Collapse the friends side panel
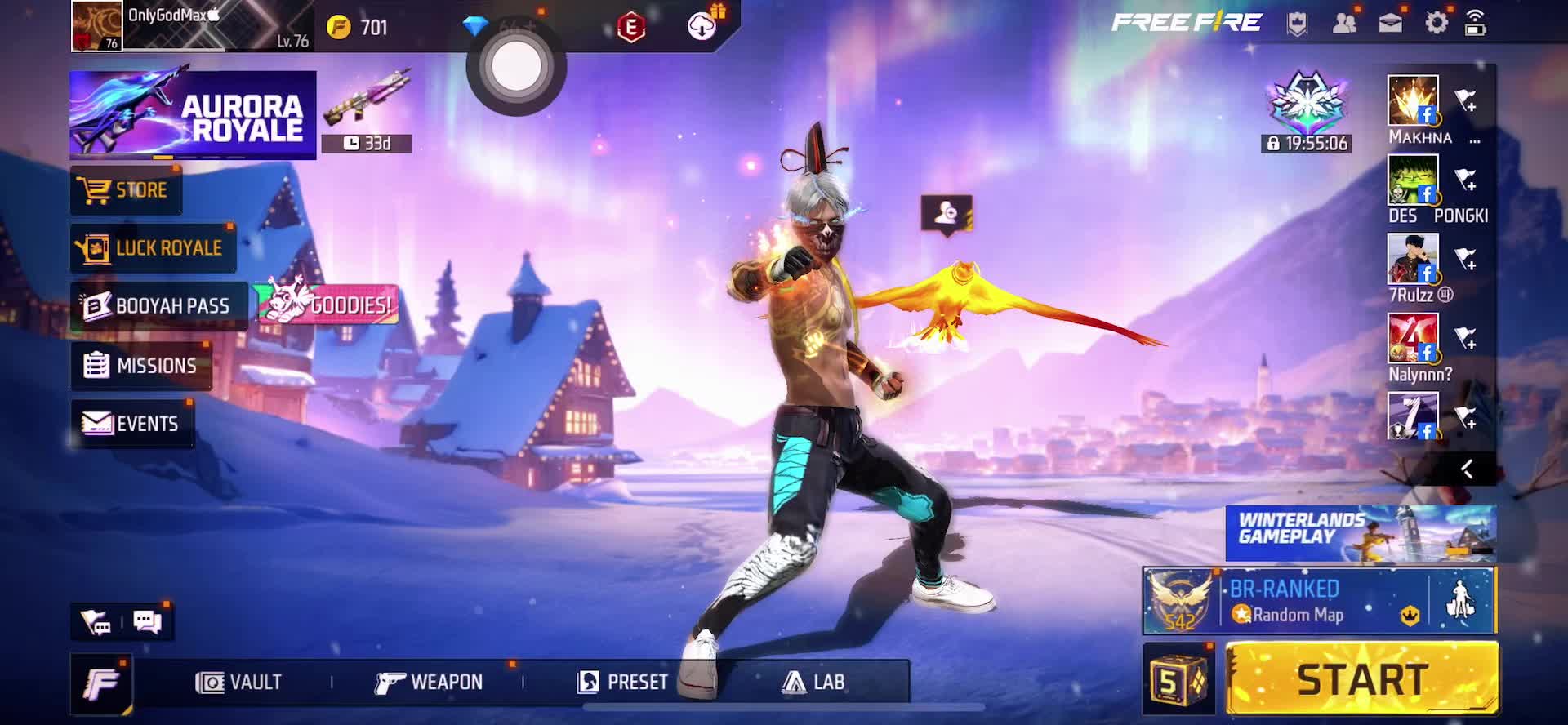This screenshot has height=725, width=1568. 1466,469
